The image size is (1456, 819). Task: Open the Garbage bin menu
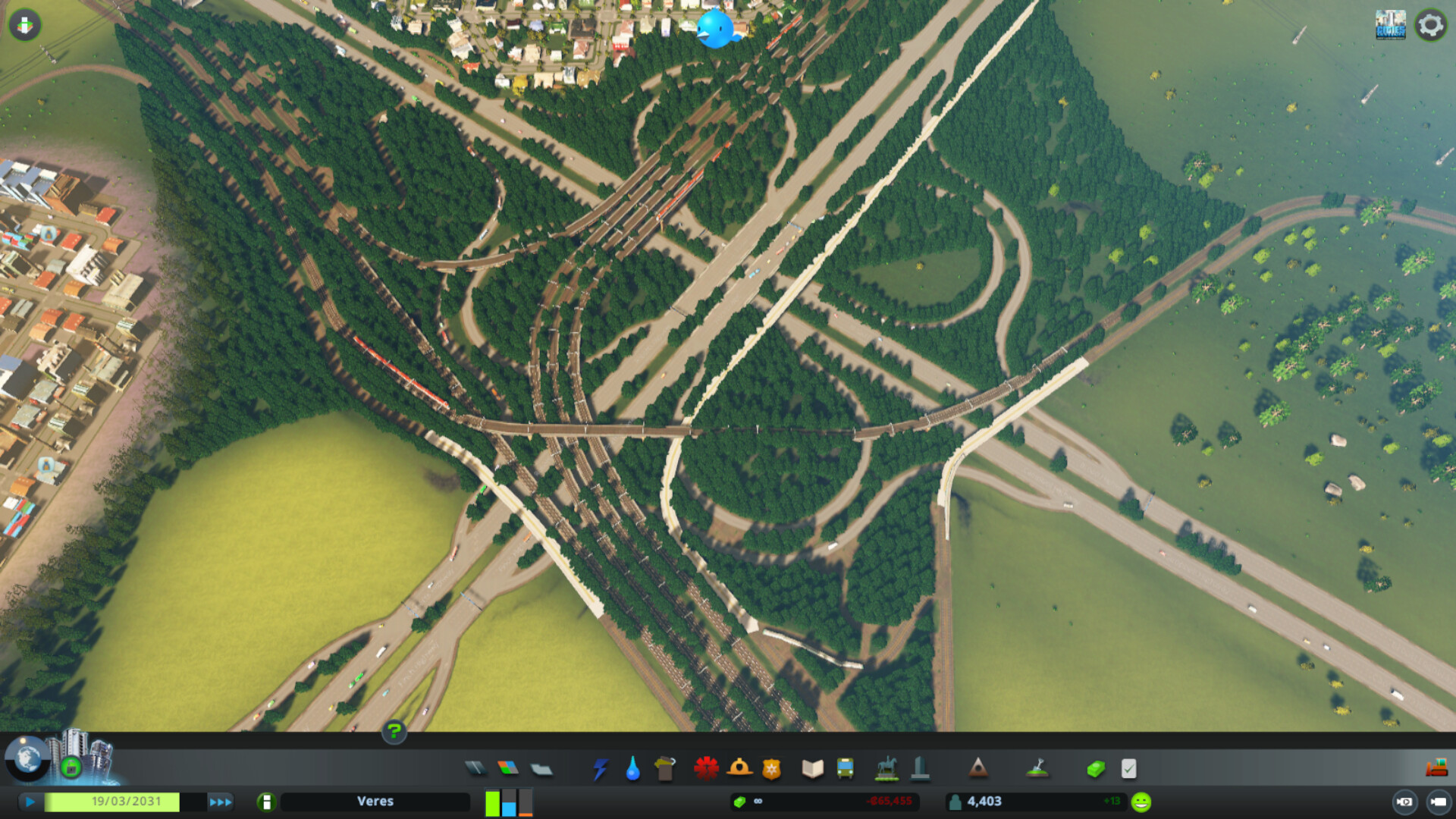tap(665, 769)
